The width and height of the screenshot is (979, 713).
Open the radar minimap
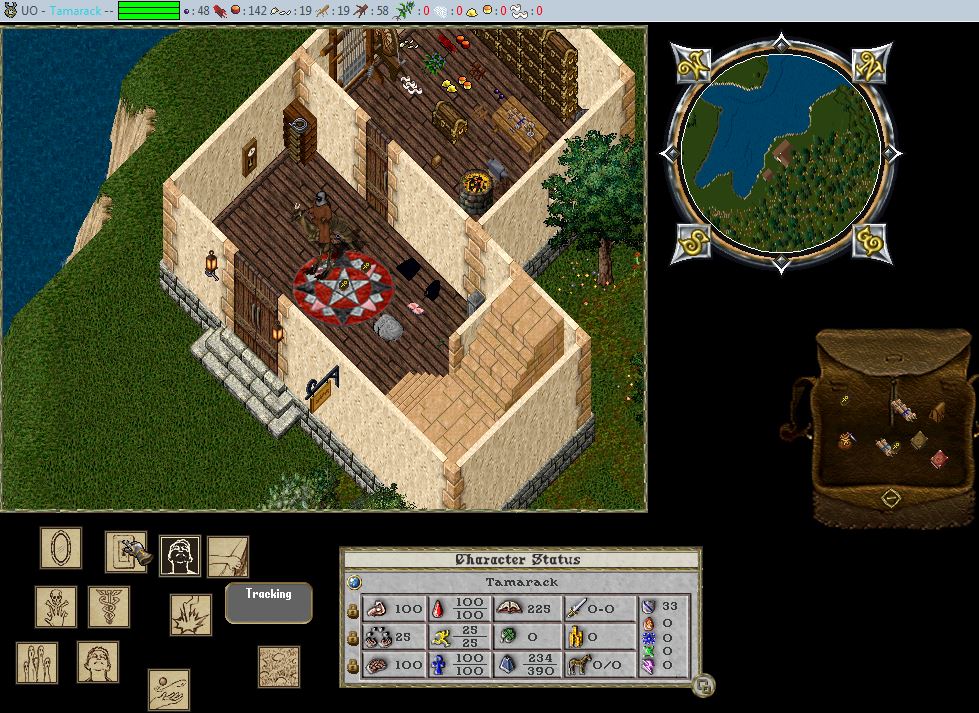(x=780, y=150)
